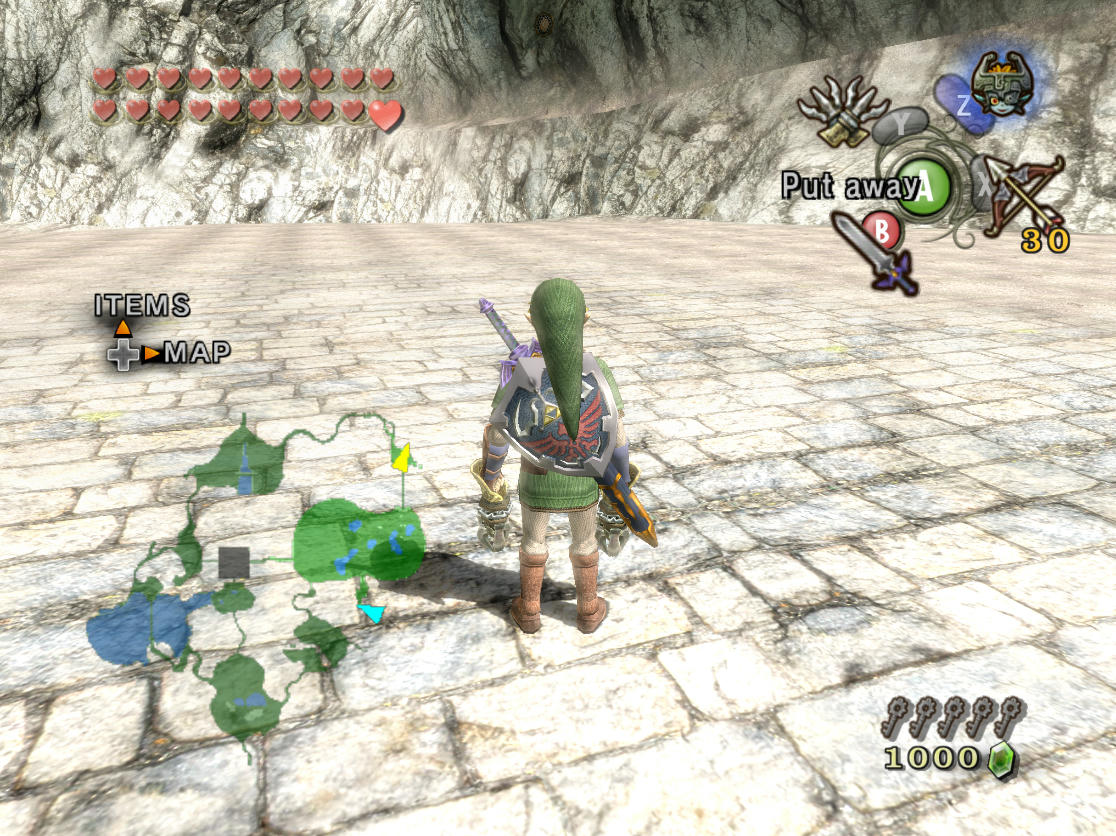1116x836 pixels.
Task: Choose the Hero's Bow item icon
Action: tap(1022, 195)
